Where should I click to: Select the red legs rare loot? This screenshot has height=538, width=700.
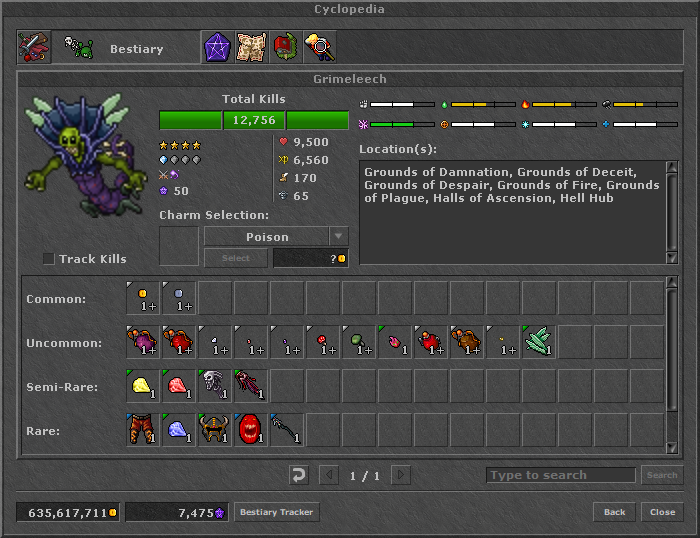tap(143, 429)
